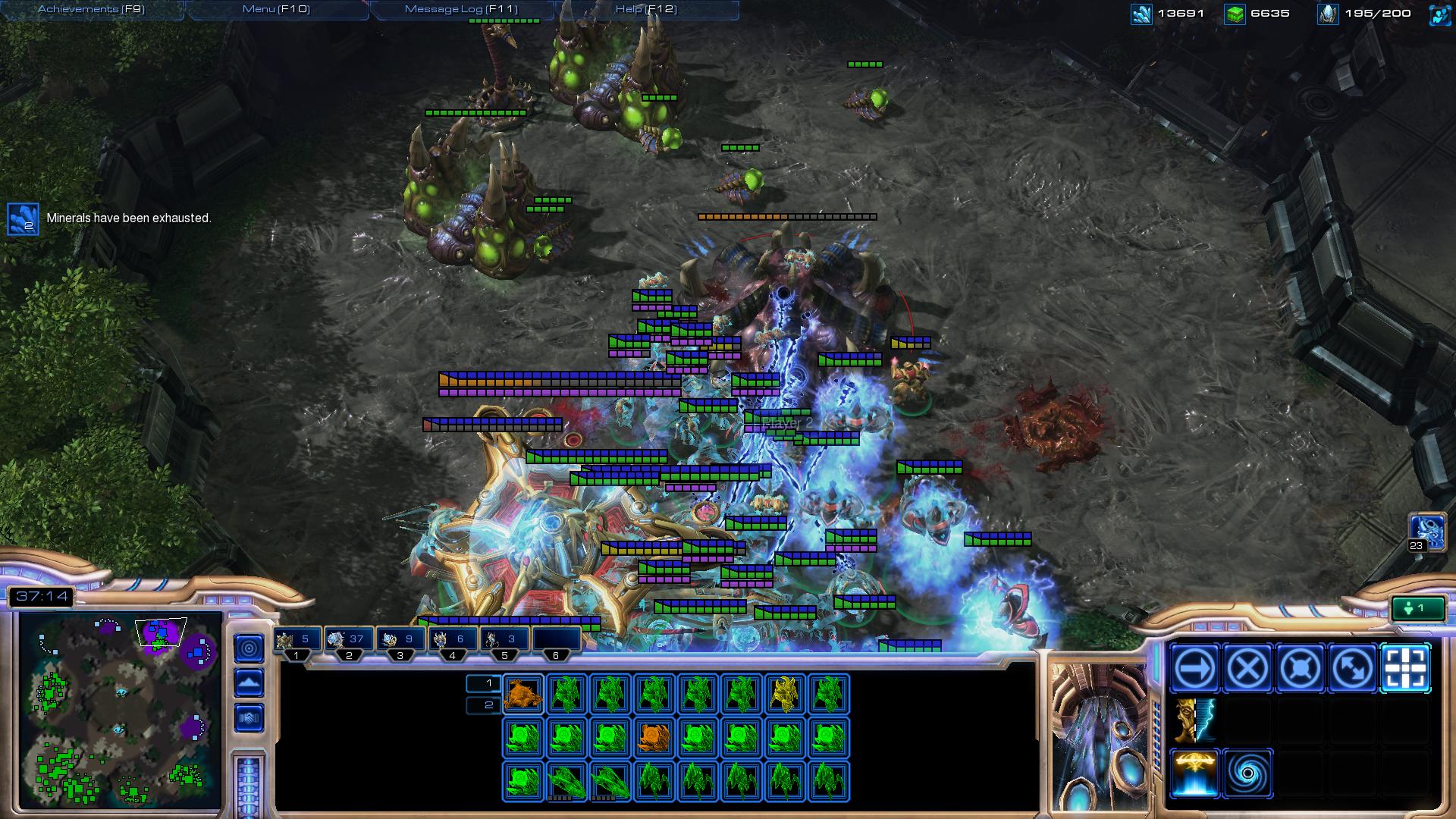
Task: Issue the Stop command
Action: pyautogui.click(x=1247, y=669)
